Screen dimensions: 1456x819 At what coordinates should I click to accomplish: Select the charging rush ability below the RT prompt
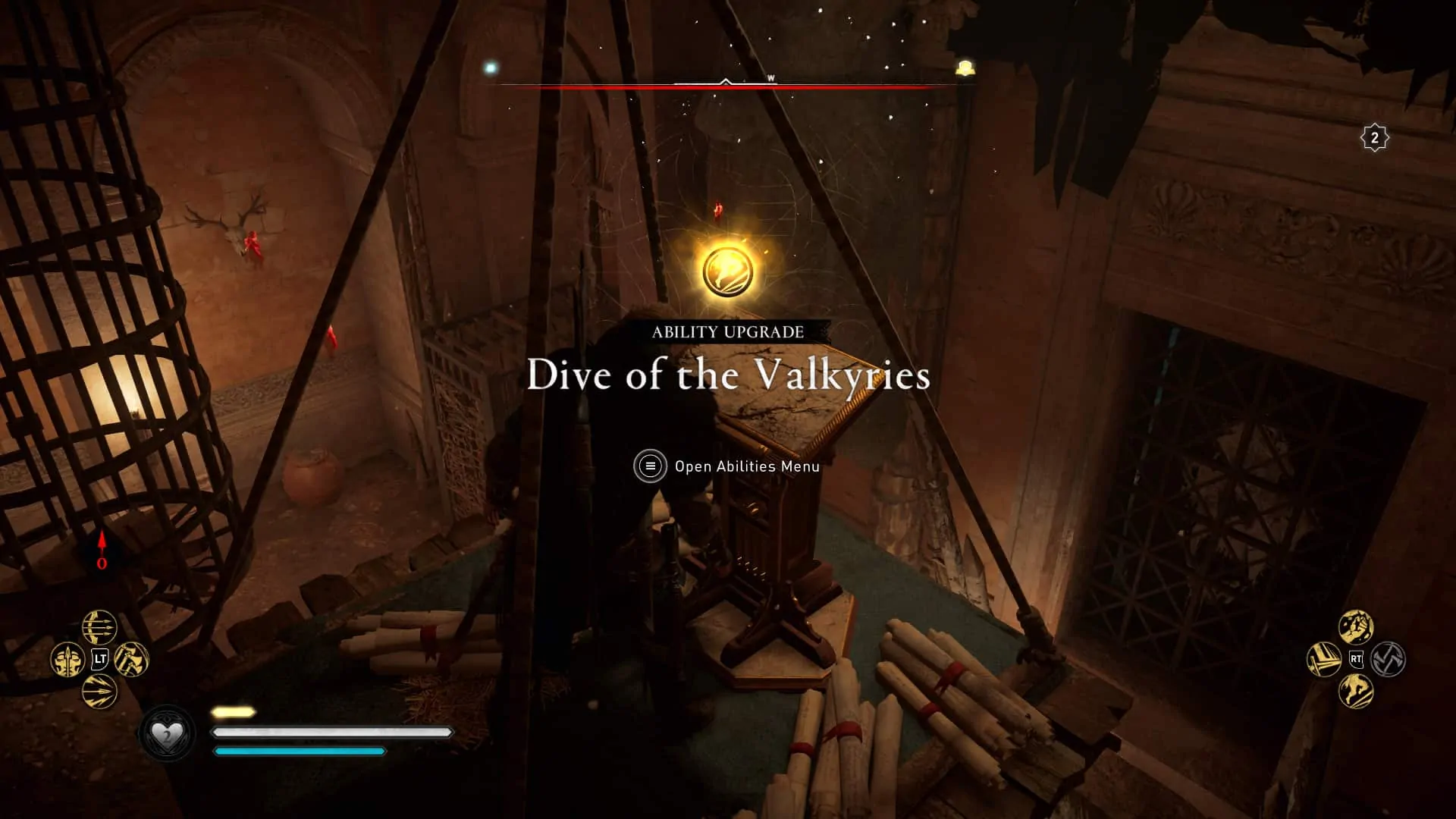[x=1356, y=690]
